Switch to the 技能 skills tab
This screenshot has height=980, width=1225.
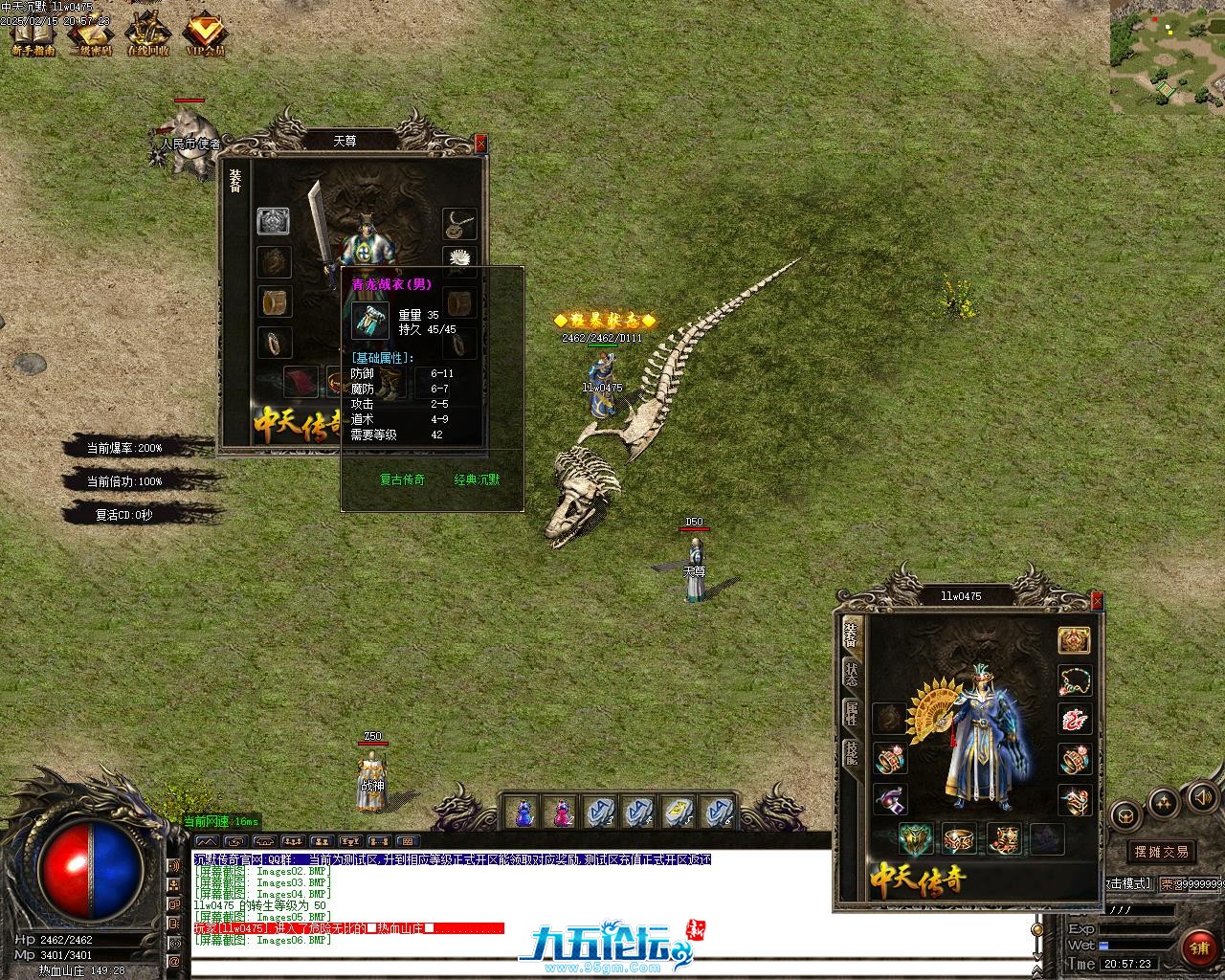coord(850,753)
